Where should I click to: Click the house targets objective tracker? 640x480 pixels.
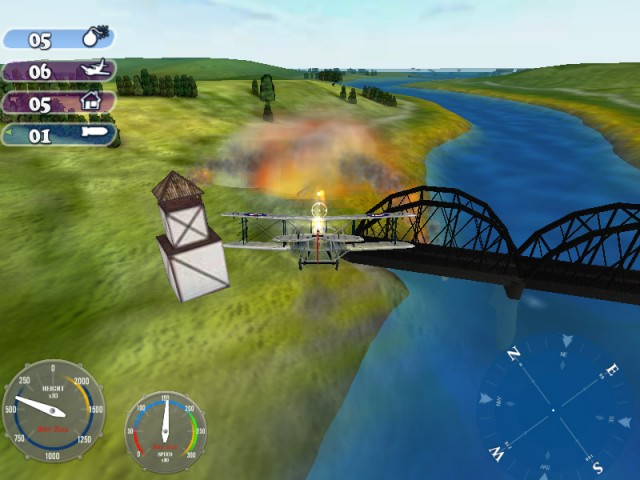[59, 103]
